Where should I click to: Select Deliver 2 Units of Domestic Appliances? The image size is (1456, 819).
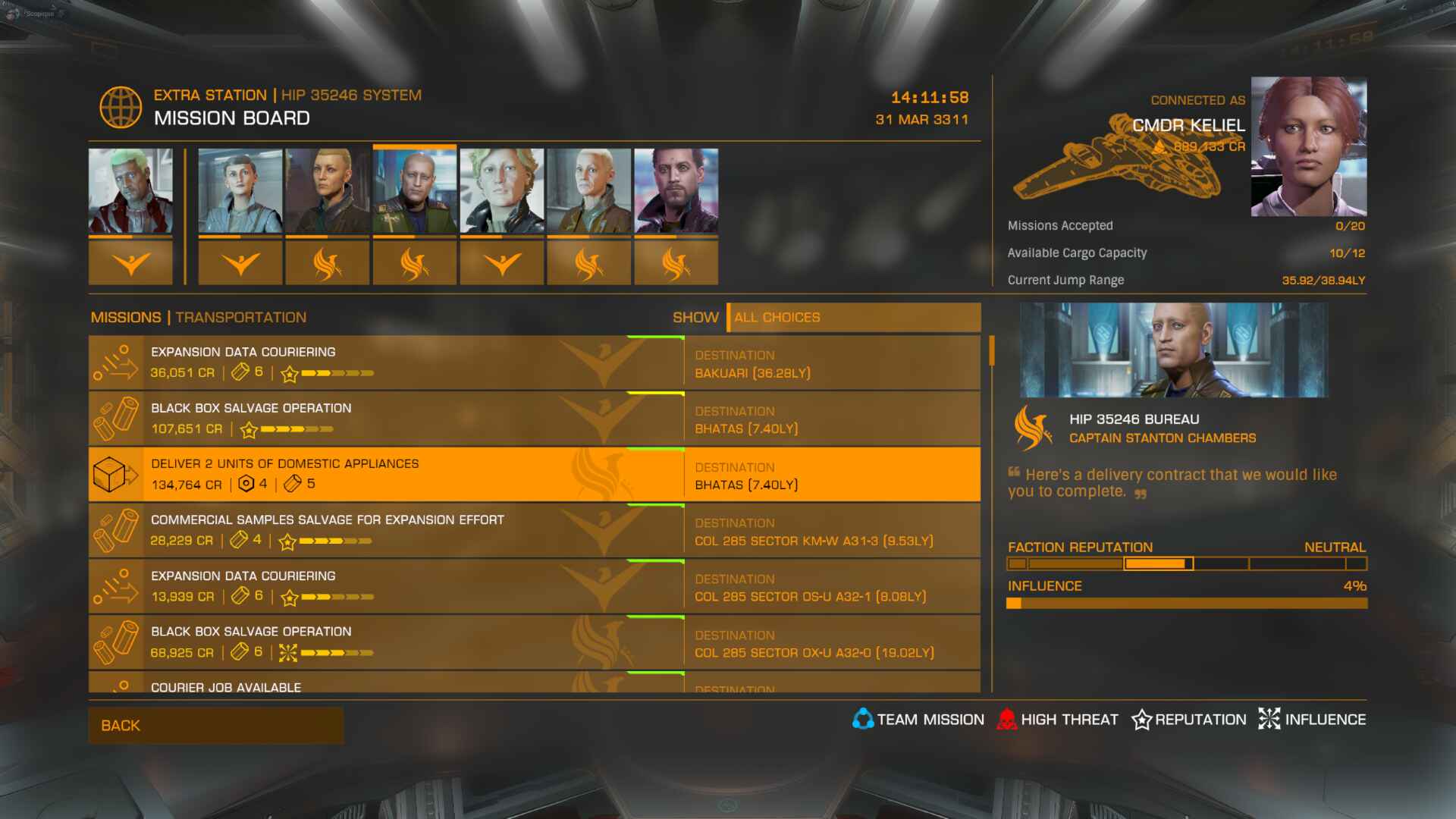click(534, 475)
